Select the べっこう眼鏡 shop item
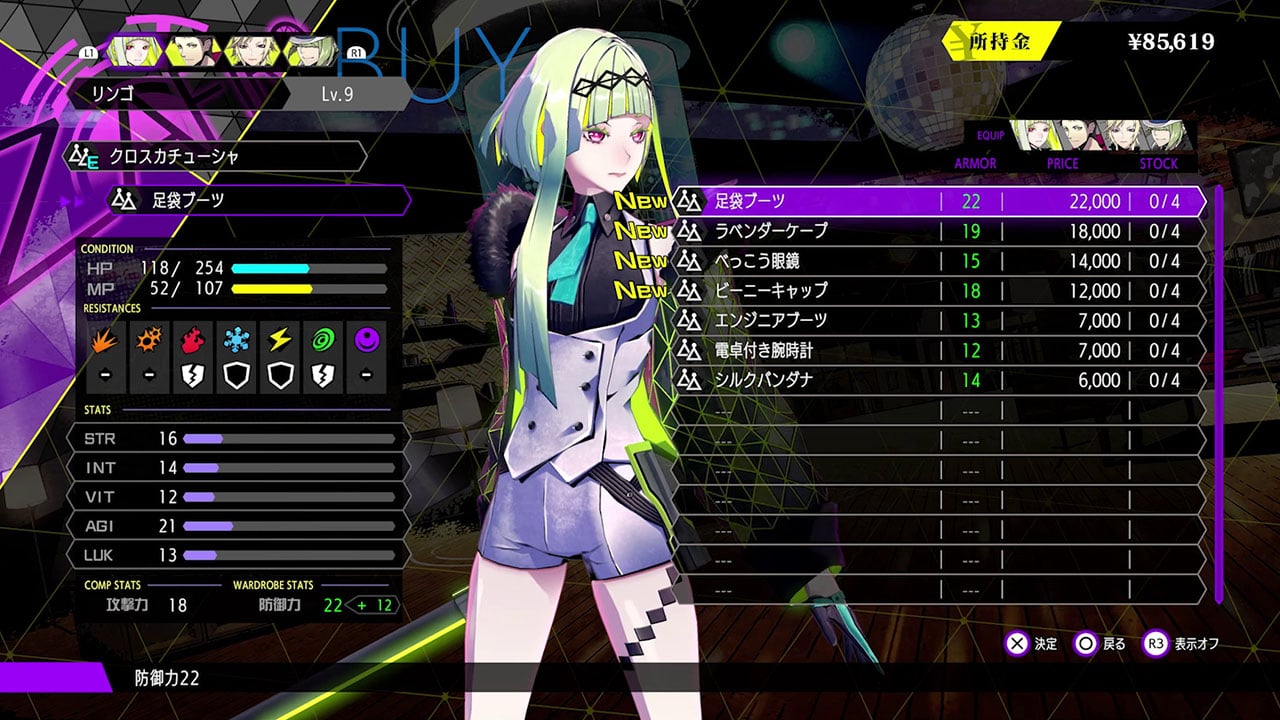This screenshot has height=720, width=1280. (x=938, y=261)
